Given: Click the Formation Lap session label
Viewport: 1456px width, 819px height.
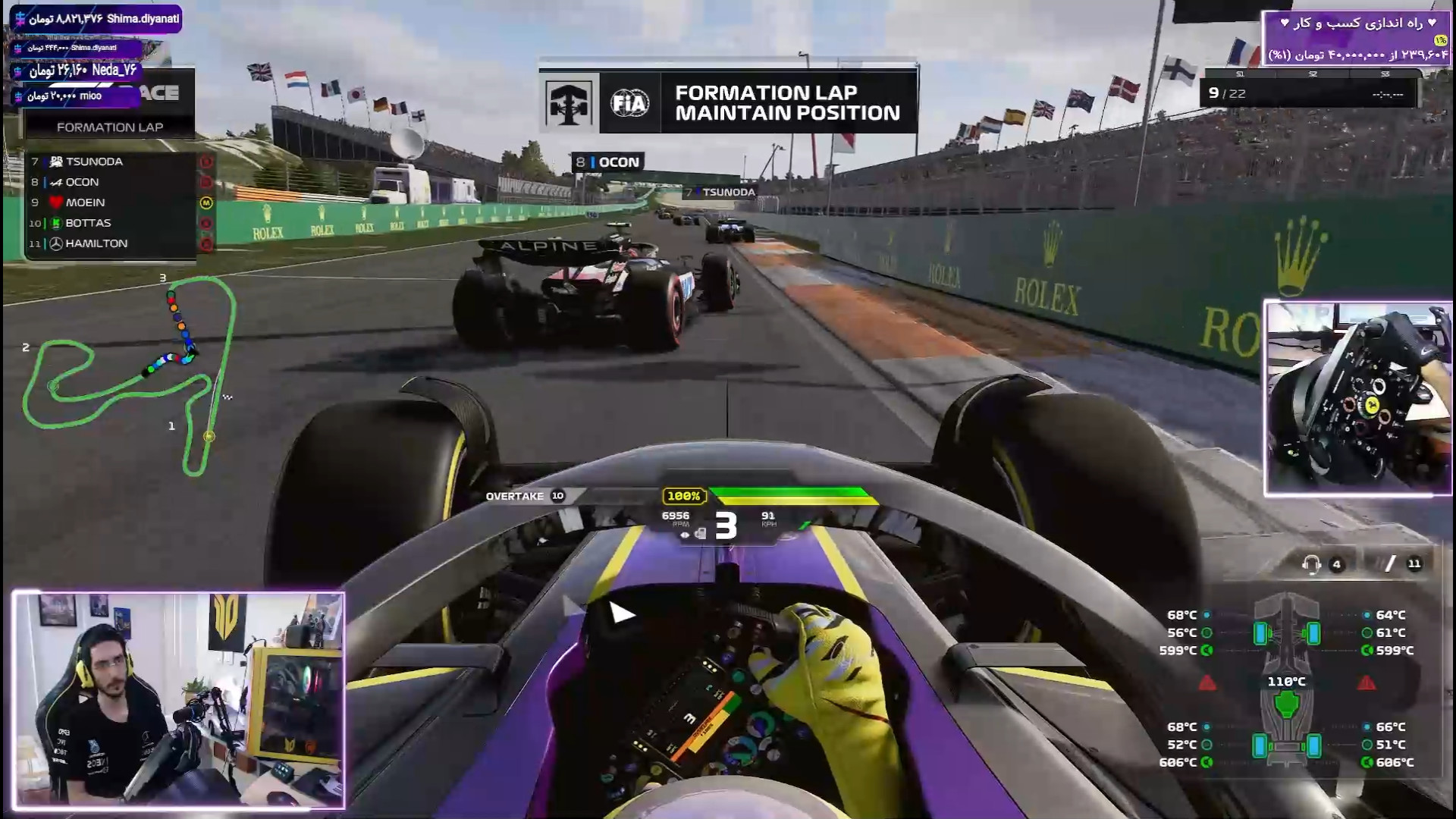Looking at the screenshot, I should coord(110,127).
